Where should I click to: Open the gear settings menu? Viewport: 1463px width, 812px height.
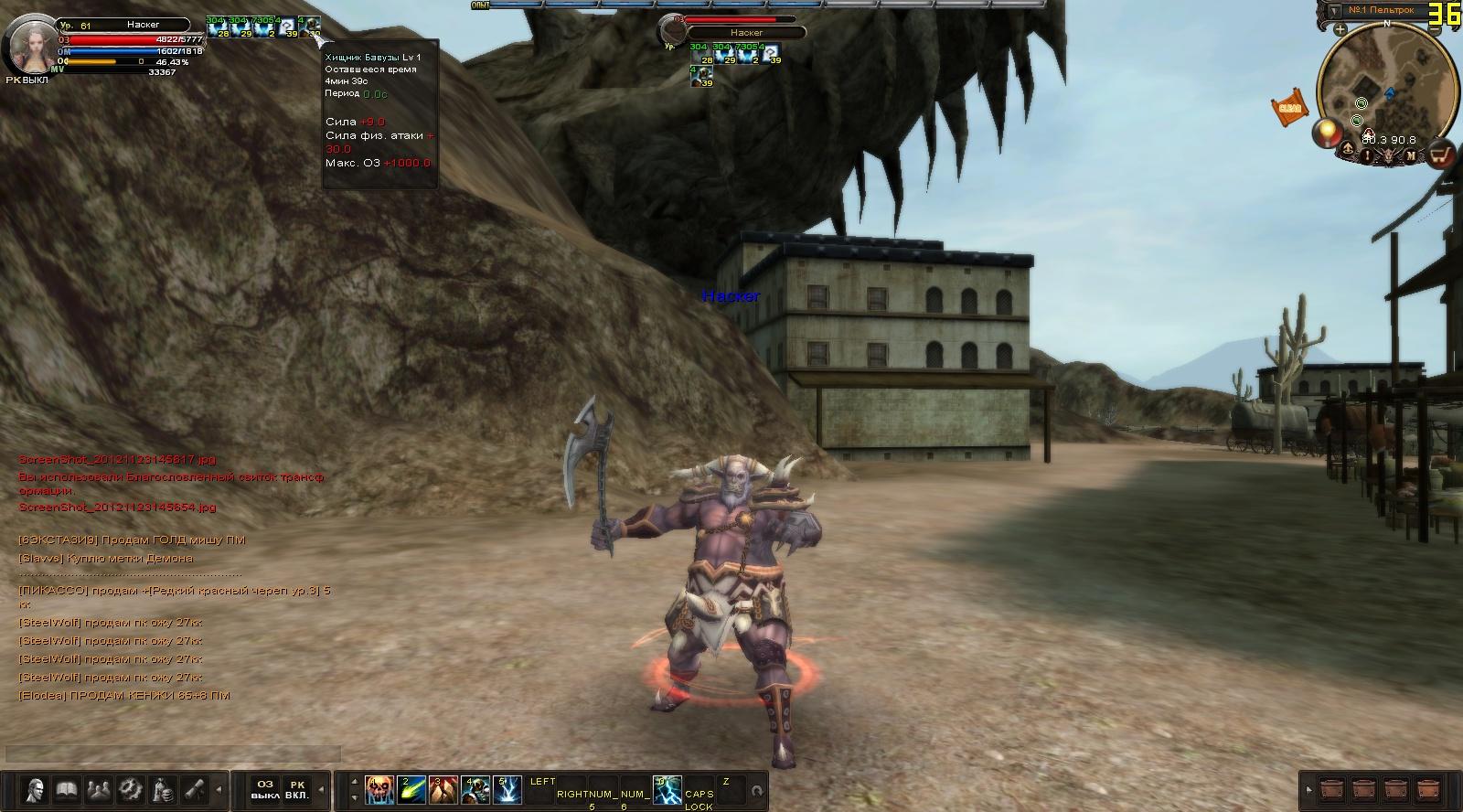coord(131,789)
